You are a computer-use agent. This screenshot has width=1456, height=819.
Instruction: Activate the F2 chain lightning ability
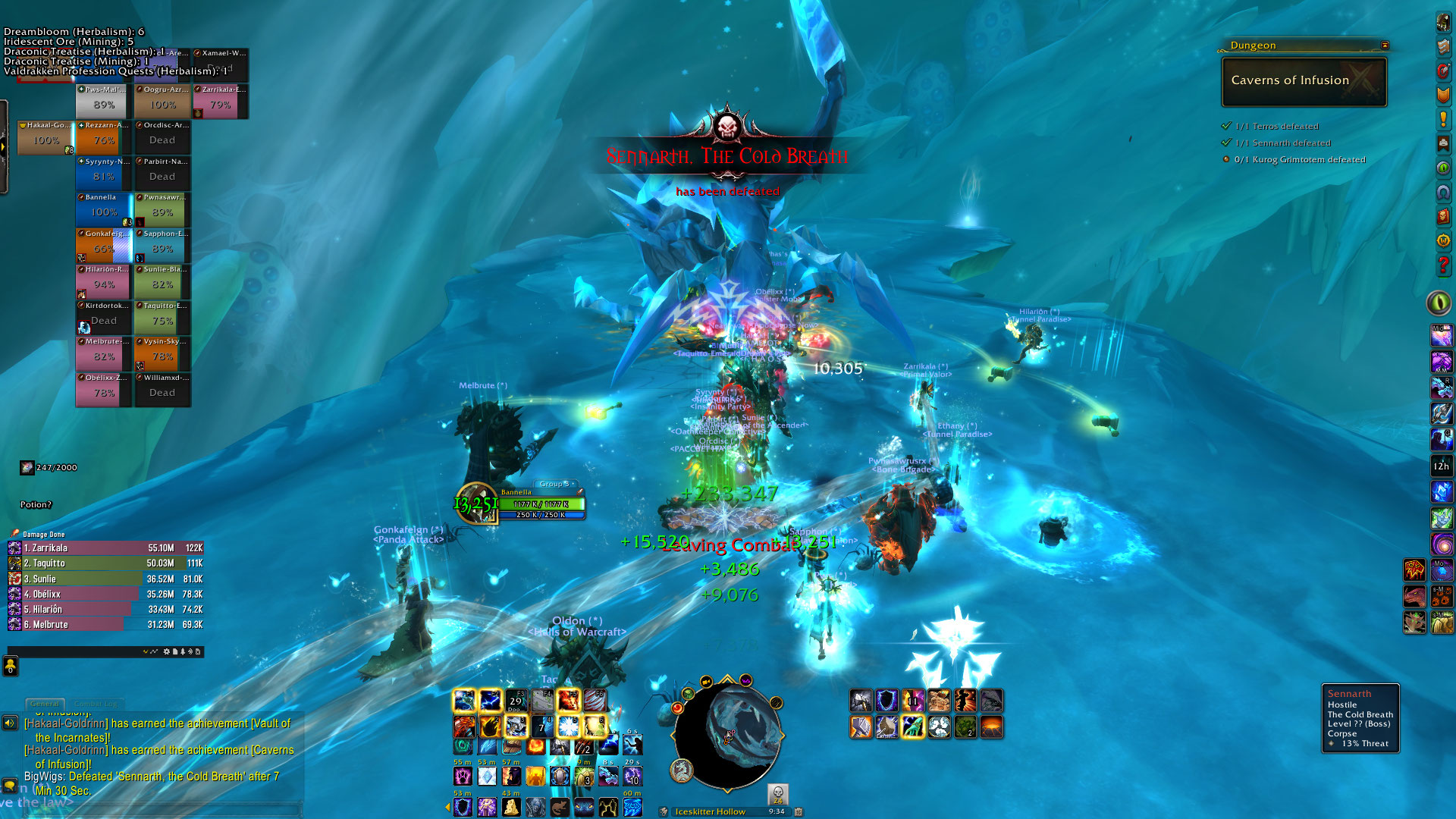pos(490,701)
